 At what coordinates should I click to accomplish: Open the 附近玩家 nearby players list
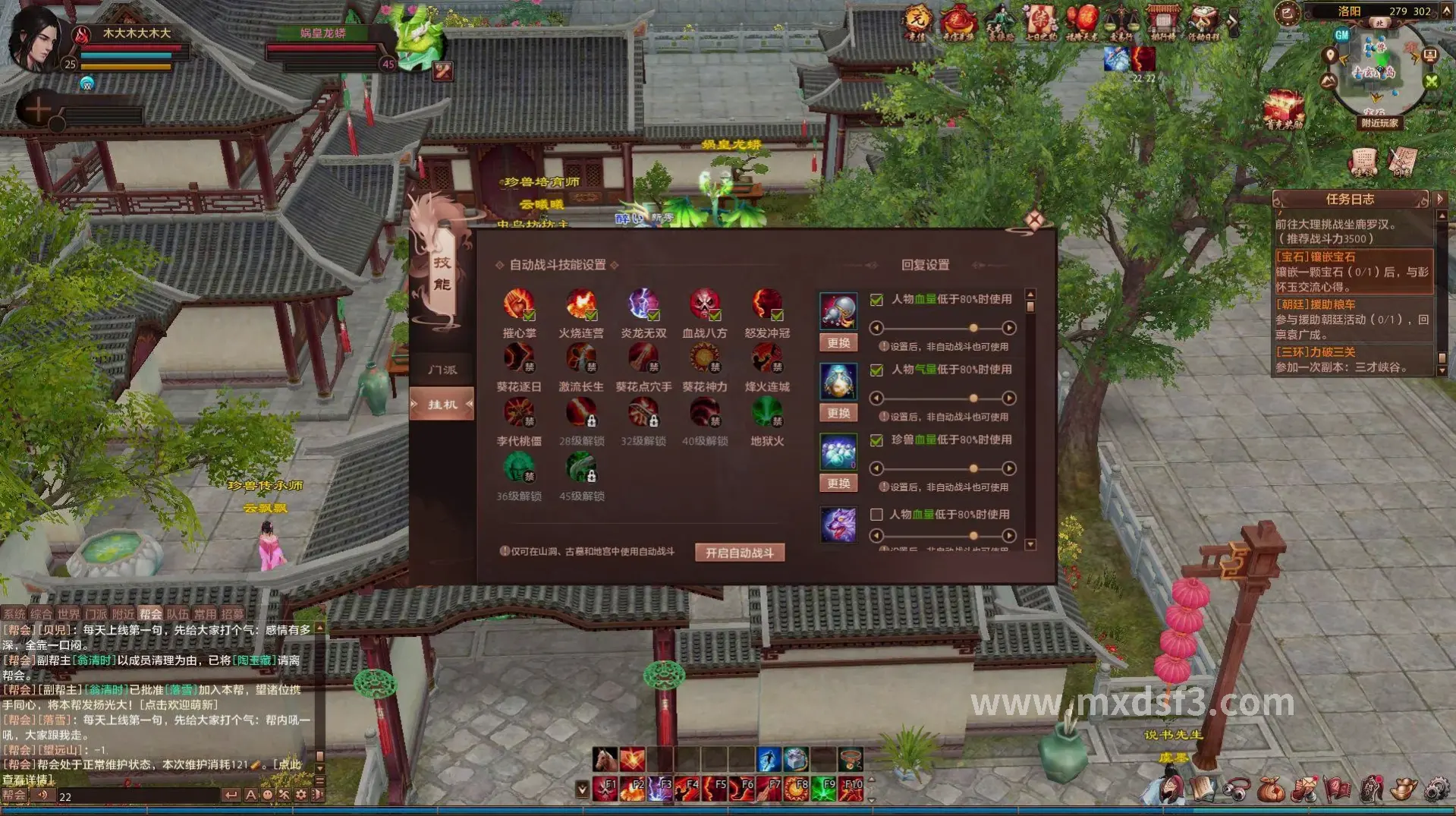[x=1379, y=123]
